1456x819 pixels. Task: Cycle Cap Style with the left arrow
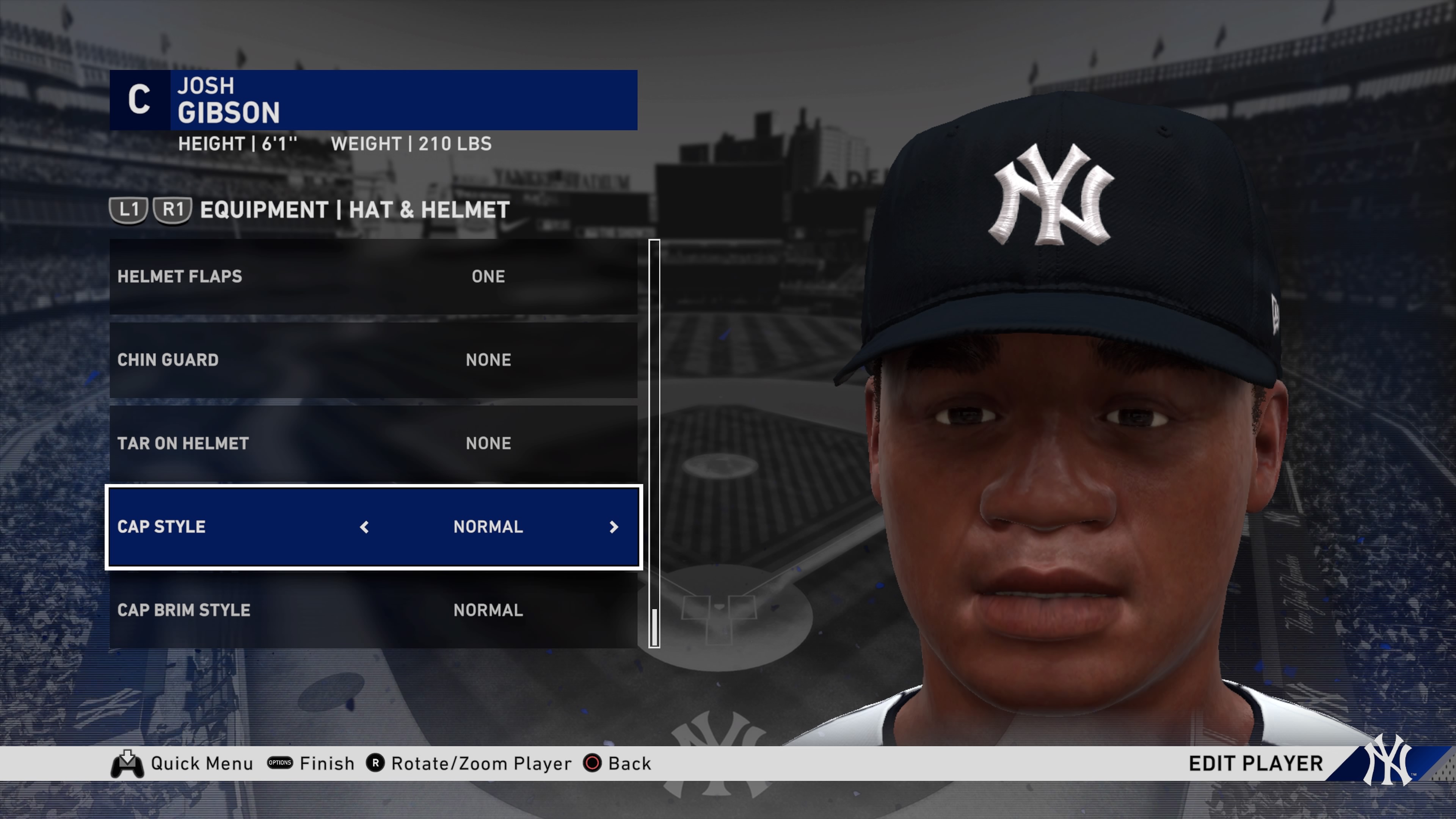[364, 527]
